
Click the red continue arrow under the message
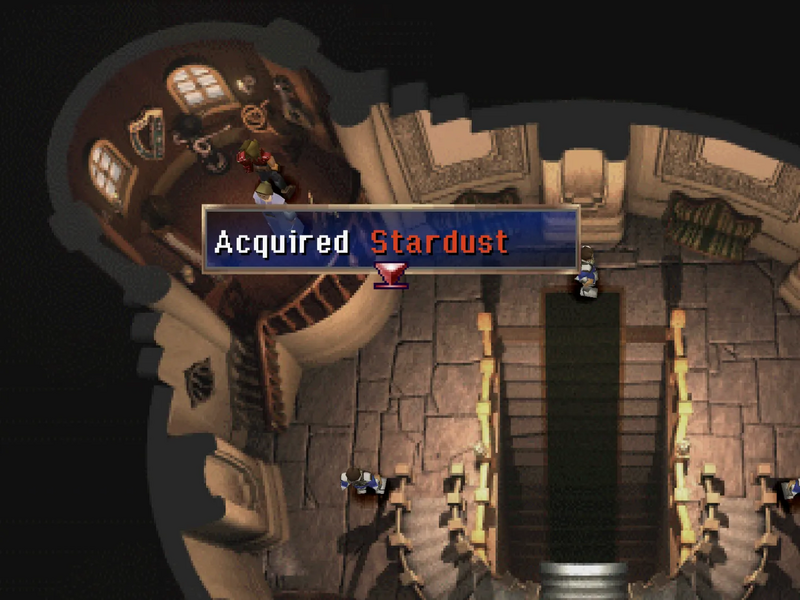coord(389,274)
